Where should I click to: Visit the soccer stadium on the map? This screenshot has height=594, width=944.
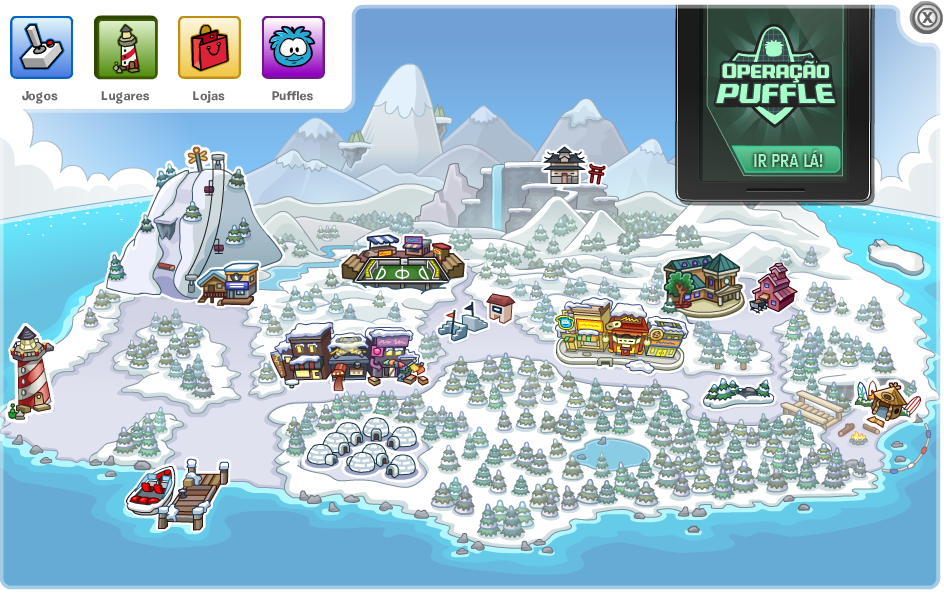pos(402,262)
